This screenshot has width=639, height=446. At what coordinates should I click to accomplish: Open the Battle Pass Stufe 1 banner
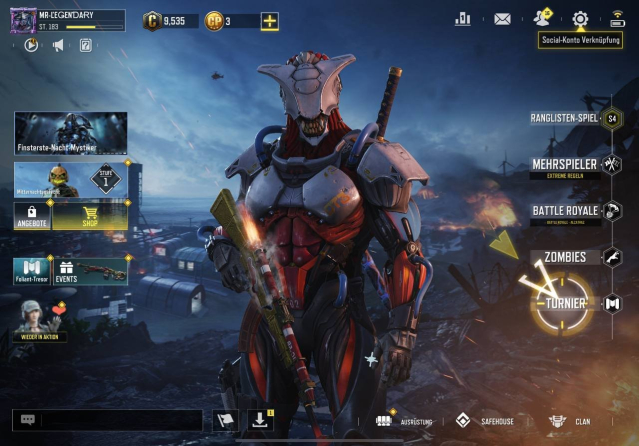coord(70,178)
